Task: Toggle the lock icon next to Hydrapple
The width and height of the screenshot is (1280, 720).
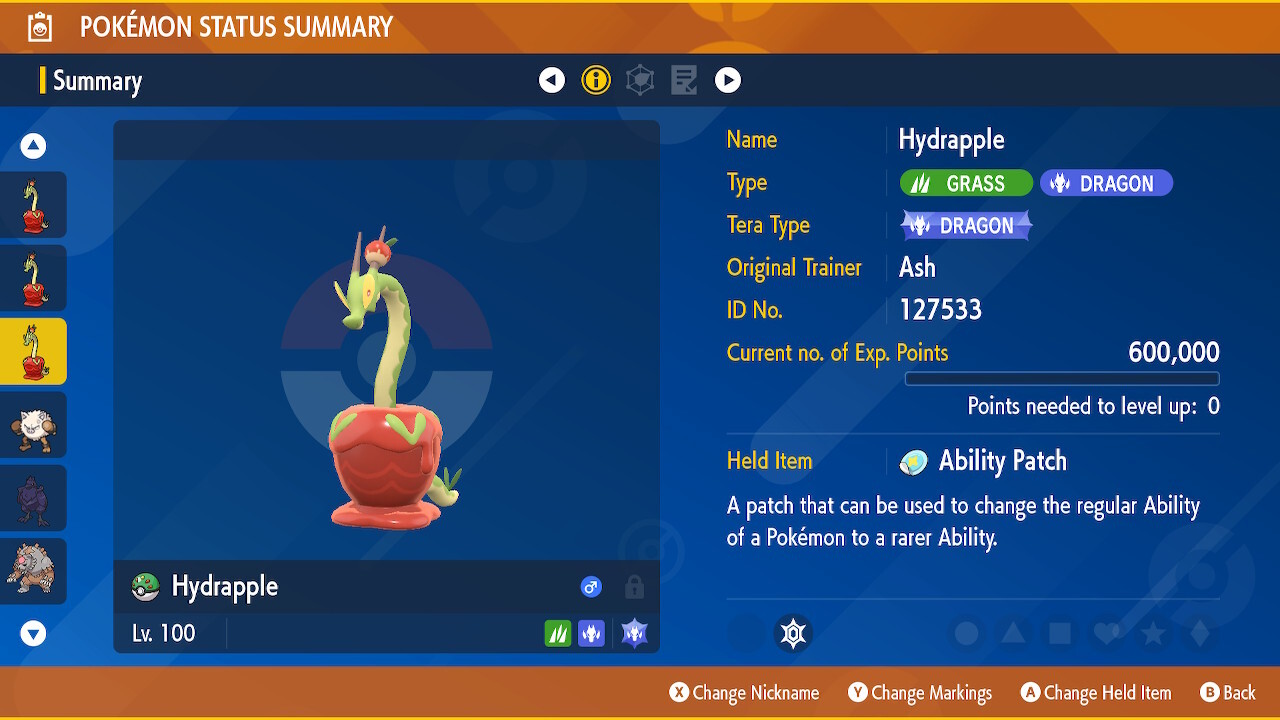Action: tap(634, 587)
